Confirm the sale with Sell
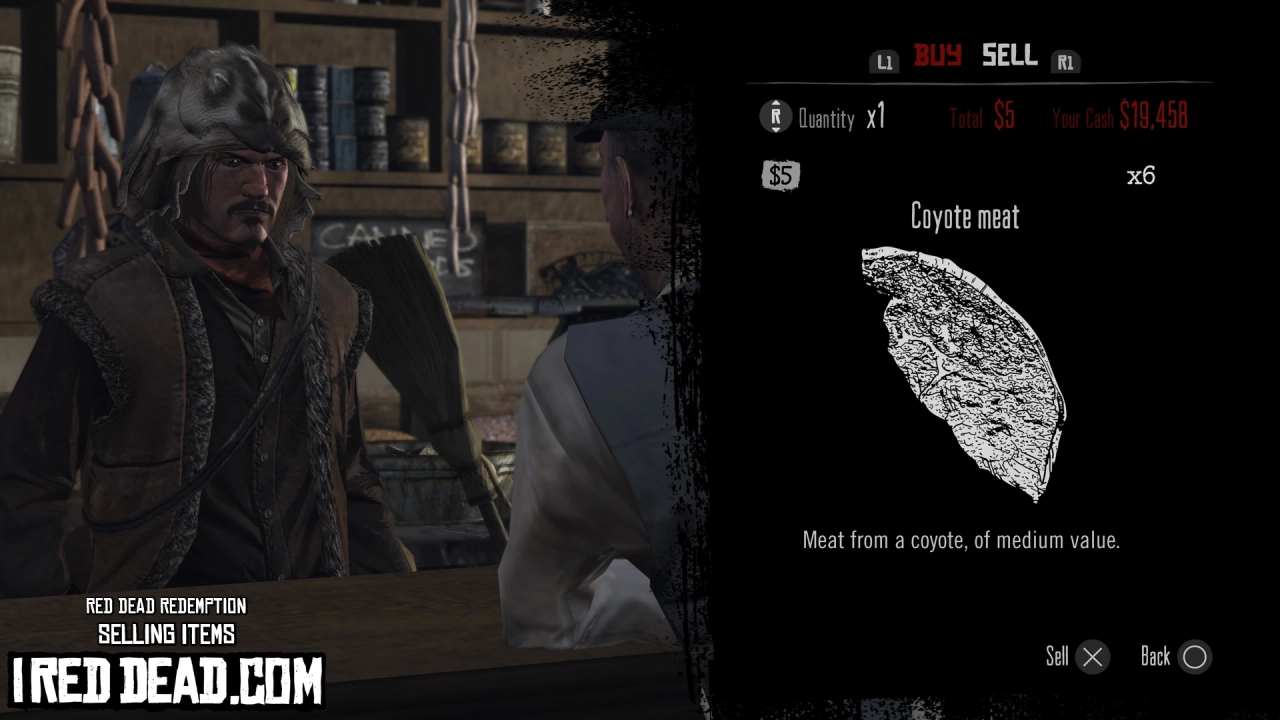 click(x=1058, y=657)
